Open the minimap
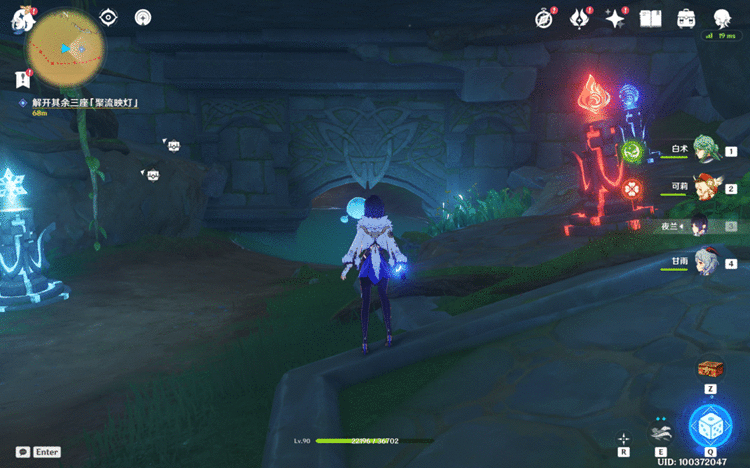Image resolution: width=750 pixels, height=468 pixels. (65, 50)
